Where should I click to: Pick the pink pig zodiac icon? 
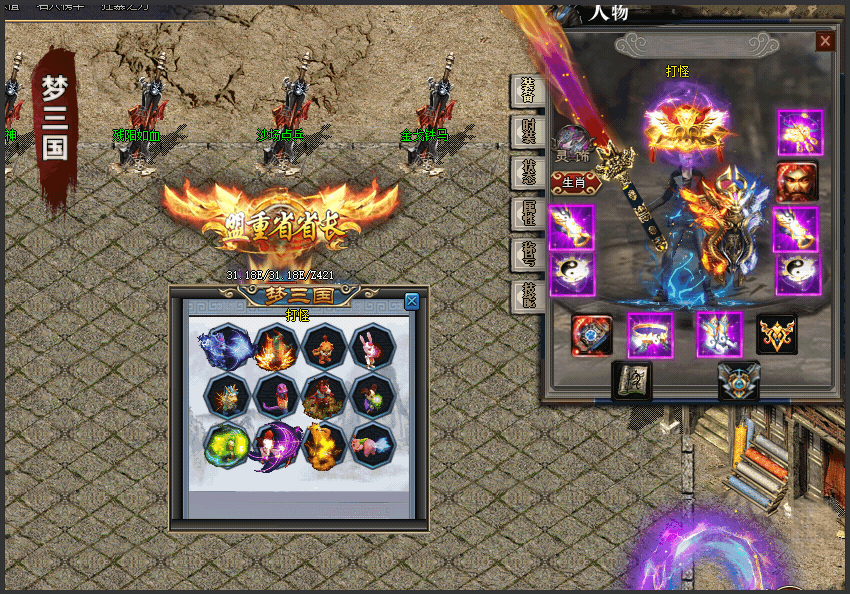[x=373, y=443]
